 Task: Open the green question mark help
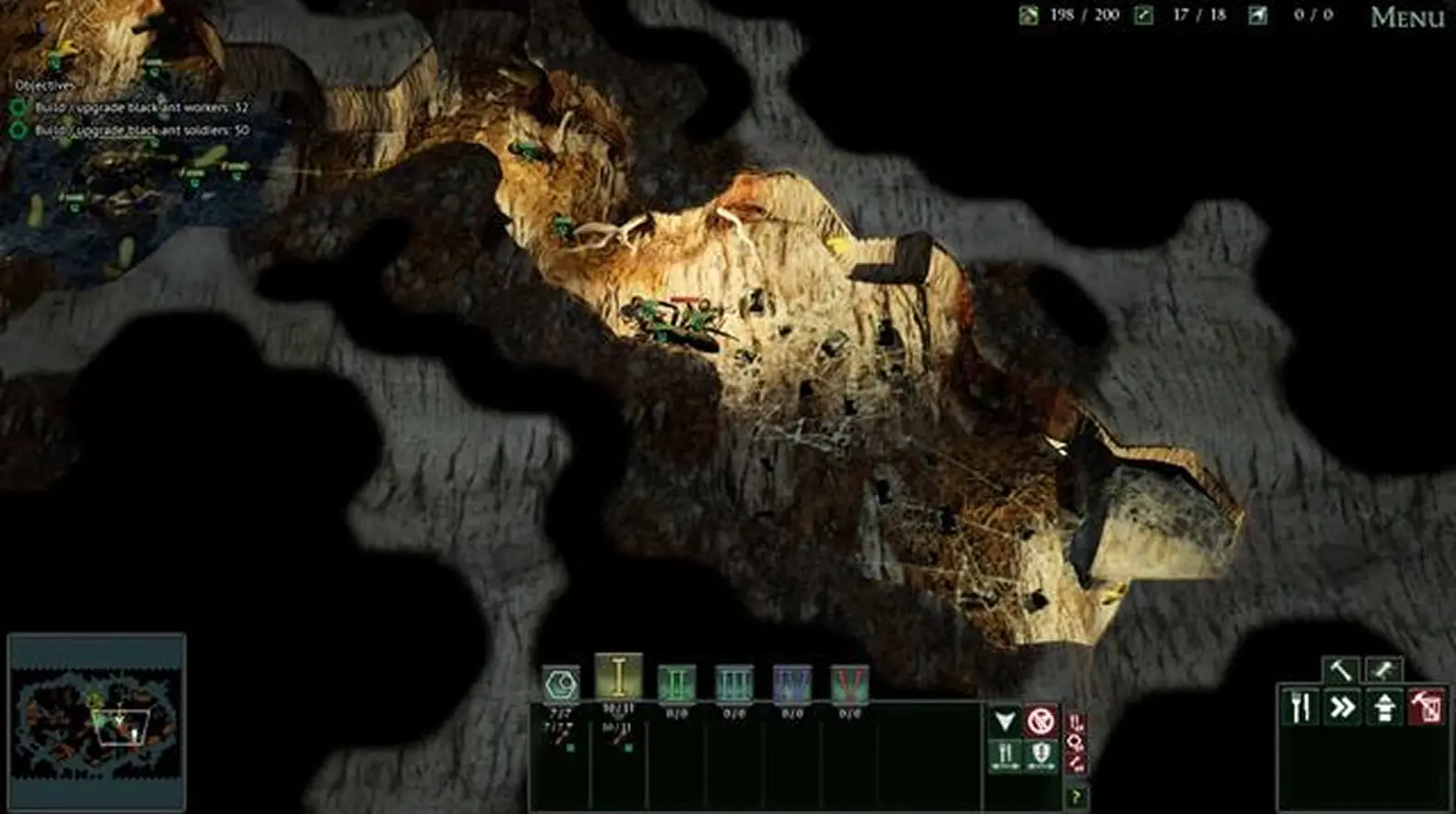click(1076, 797)
